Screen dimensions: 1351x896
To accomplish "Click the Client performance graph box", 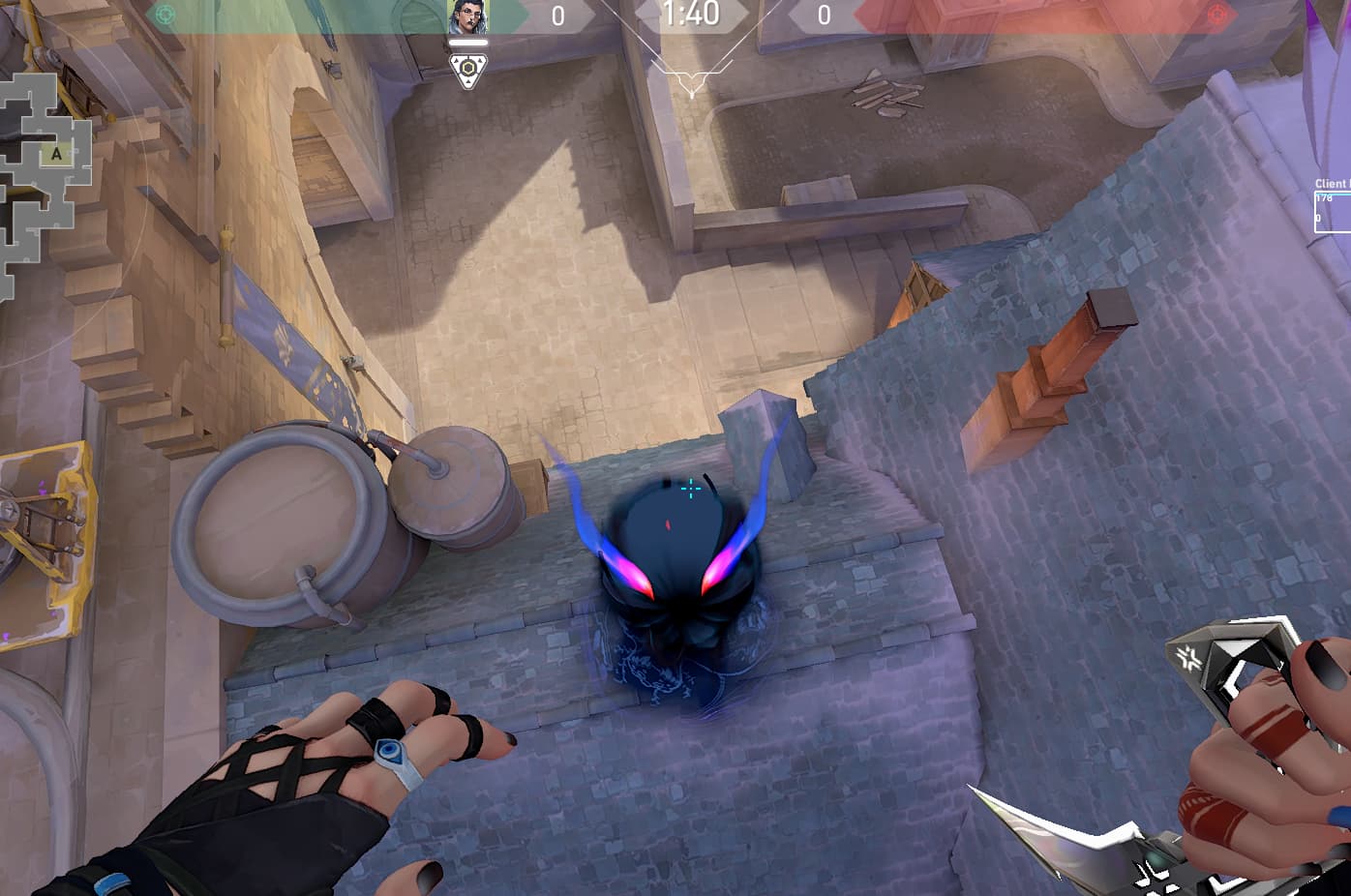I will click(1333, 211).
